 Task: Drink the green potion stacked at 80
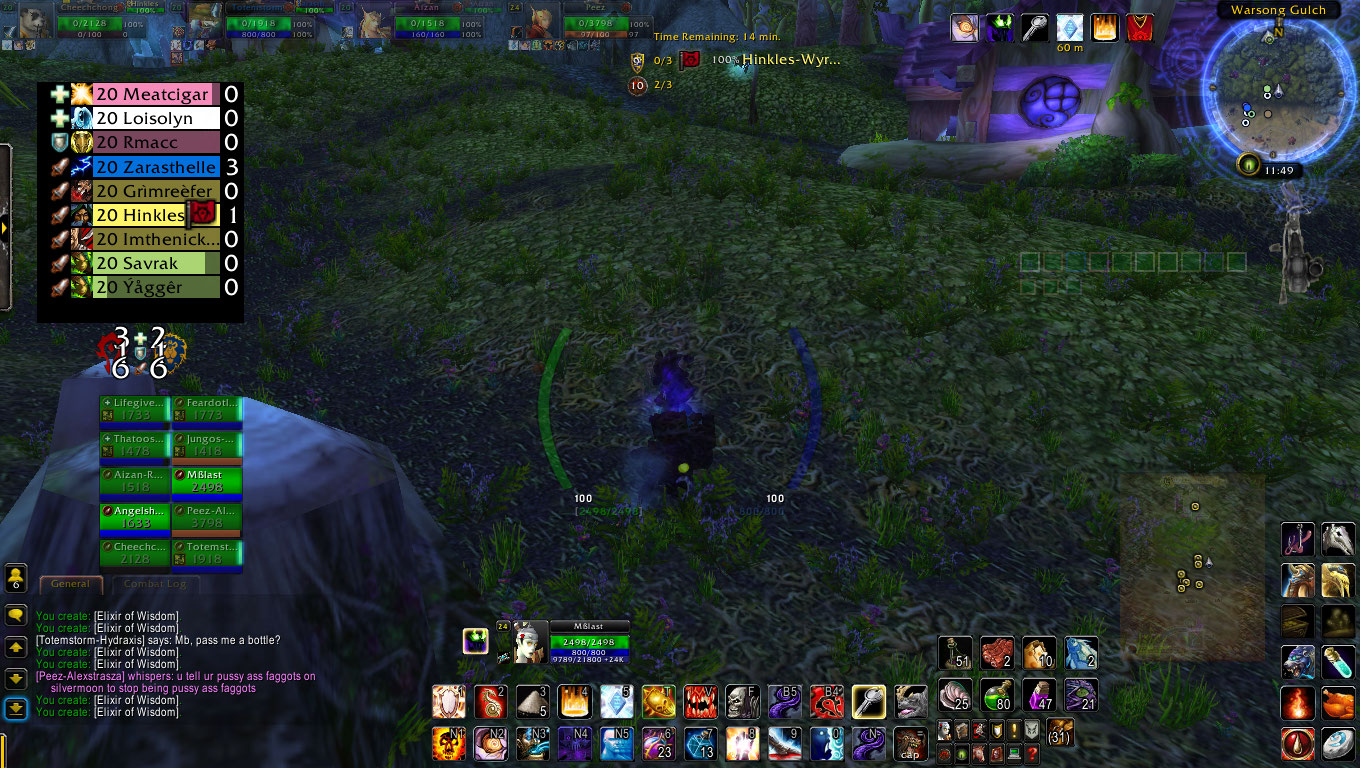997,694
